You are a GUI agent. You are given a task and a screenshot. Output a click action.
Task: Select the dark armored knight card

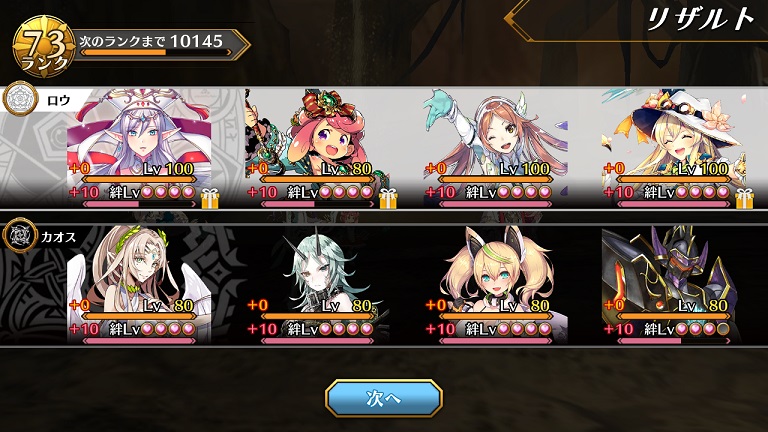pyautogui.click(x=673, y=285)
